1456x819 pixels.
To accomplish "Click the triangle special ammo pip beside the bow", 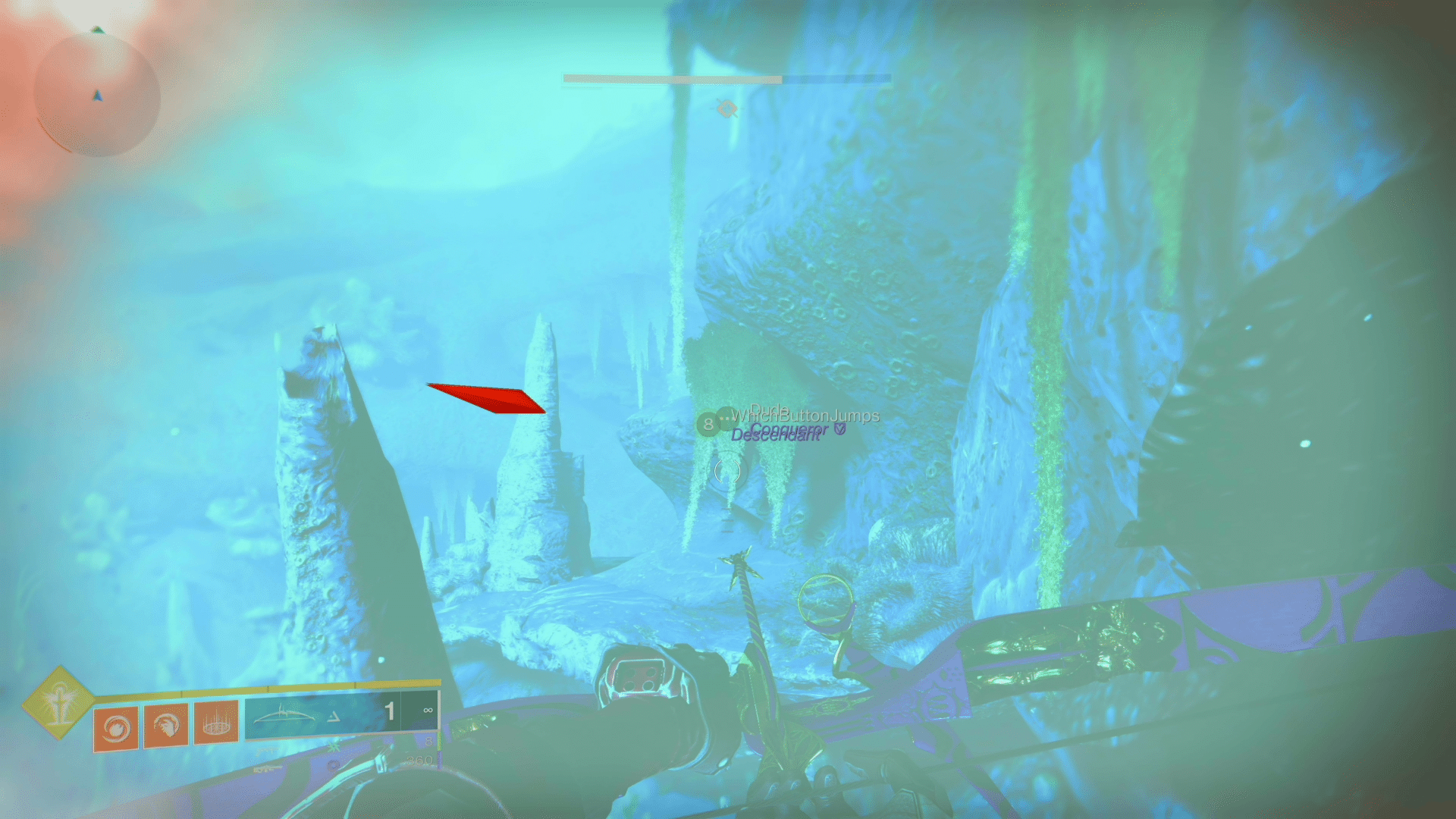I will click(335, 717).
